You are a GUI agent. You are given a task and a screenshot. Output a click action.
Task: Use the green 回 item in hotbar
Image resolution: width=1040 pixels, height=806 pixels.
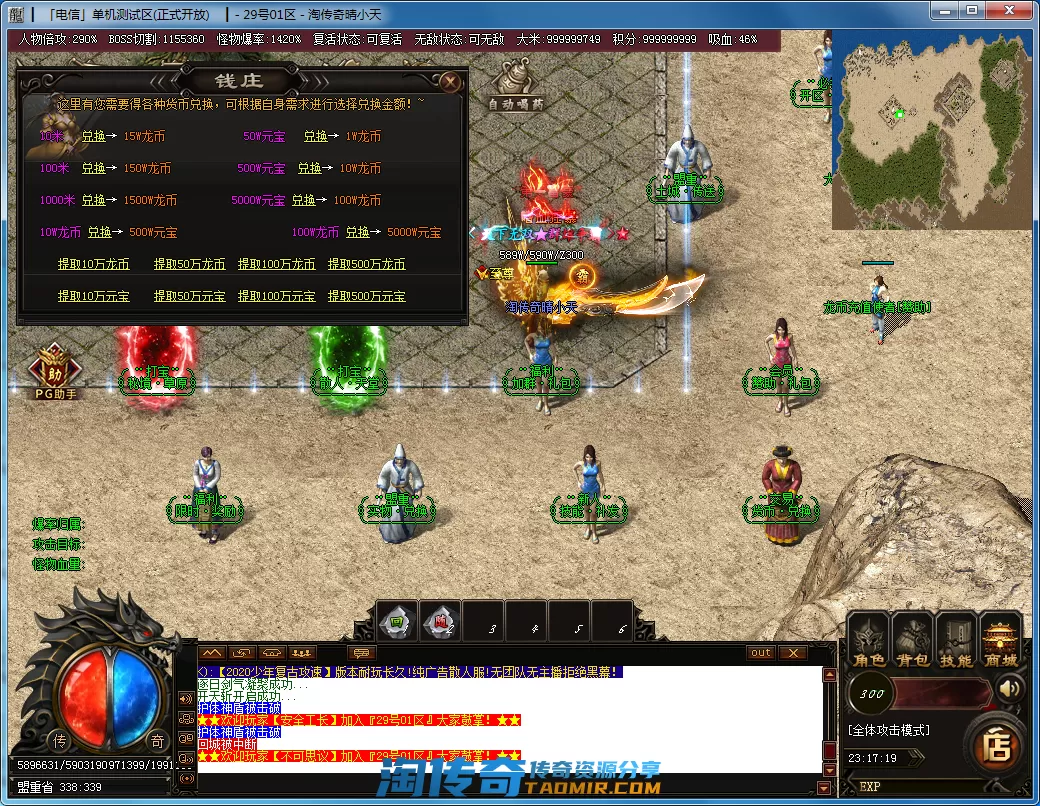point(396,622)
